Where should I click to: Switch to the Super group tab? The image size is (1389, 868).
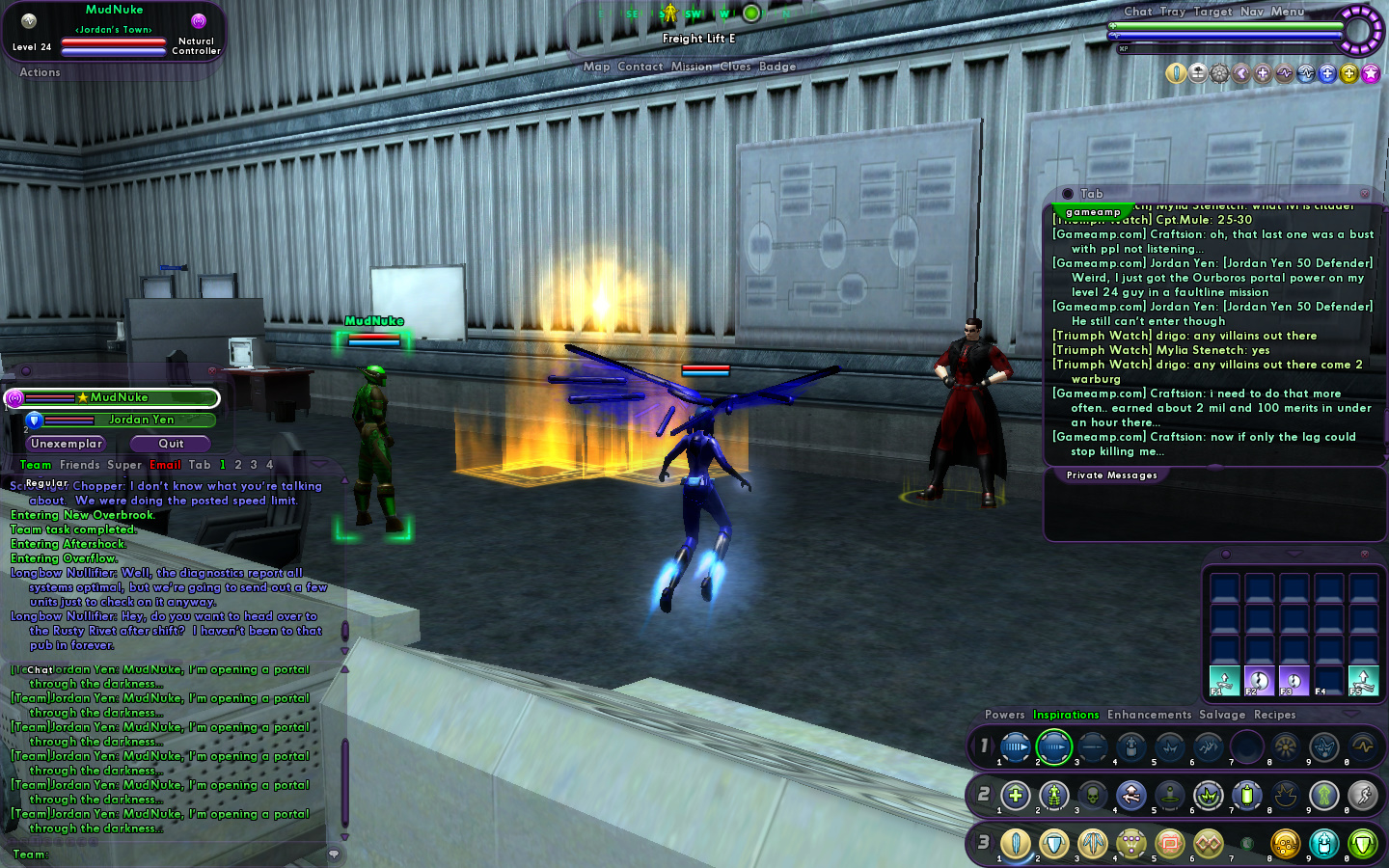pyautogui.click(x=124, y=465)
